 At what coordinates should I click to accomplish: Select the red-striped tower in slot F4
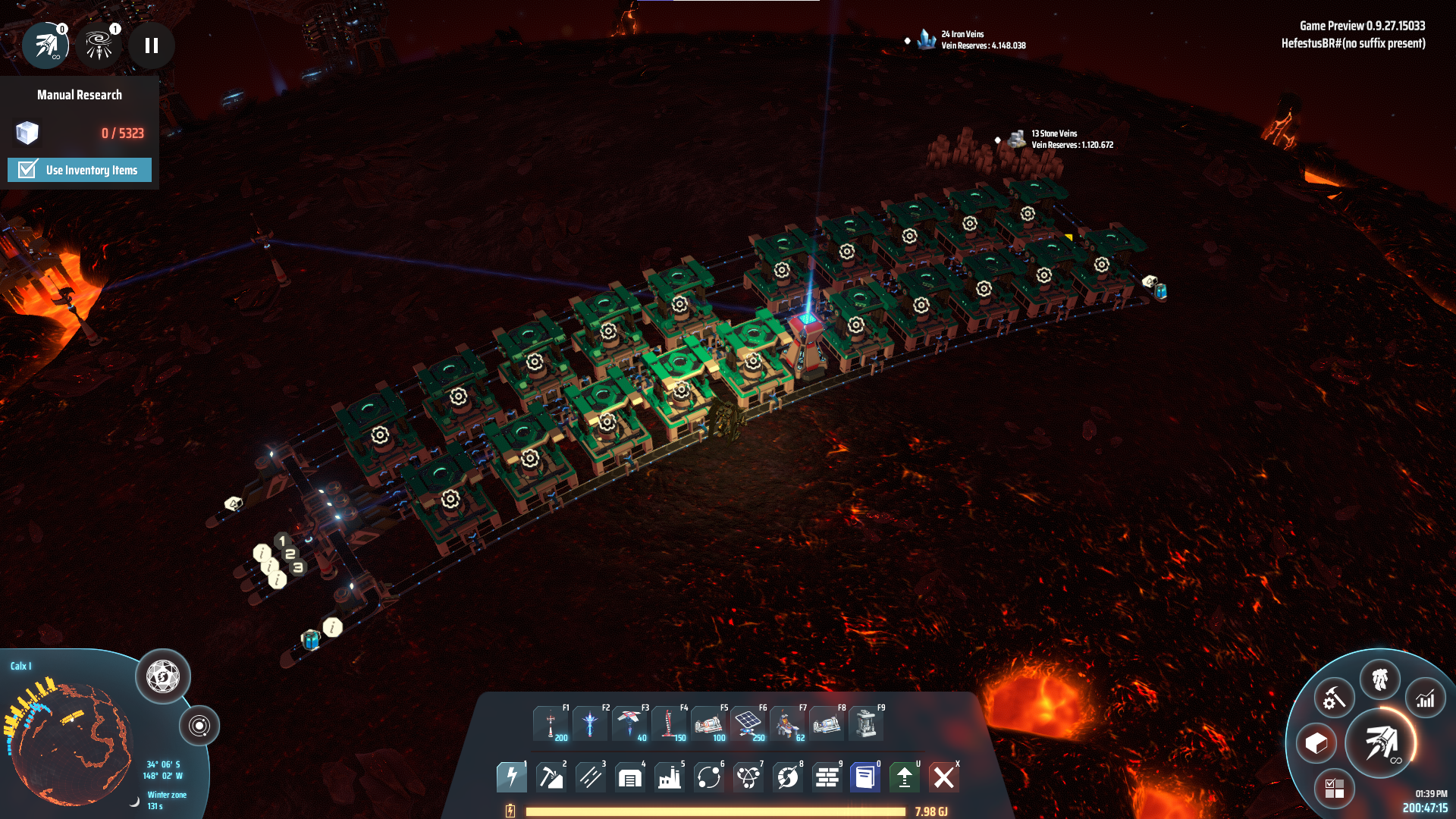tap(668, 723)
